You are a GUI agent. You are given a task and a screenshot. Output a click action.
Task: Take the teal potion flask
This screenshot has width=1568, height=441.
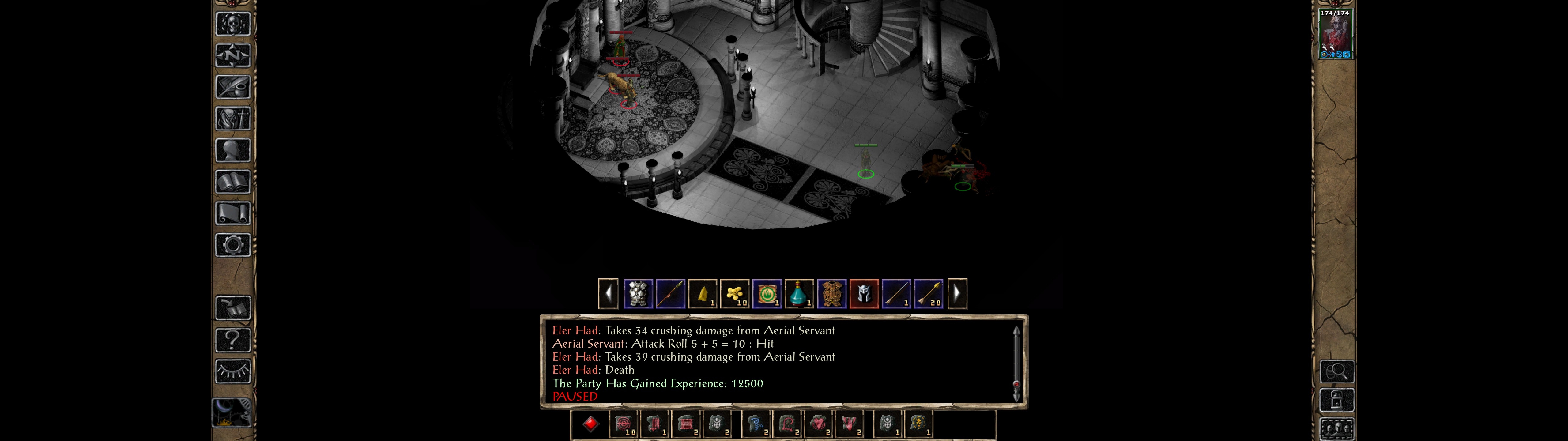pos(799,294)
